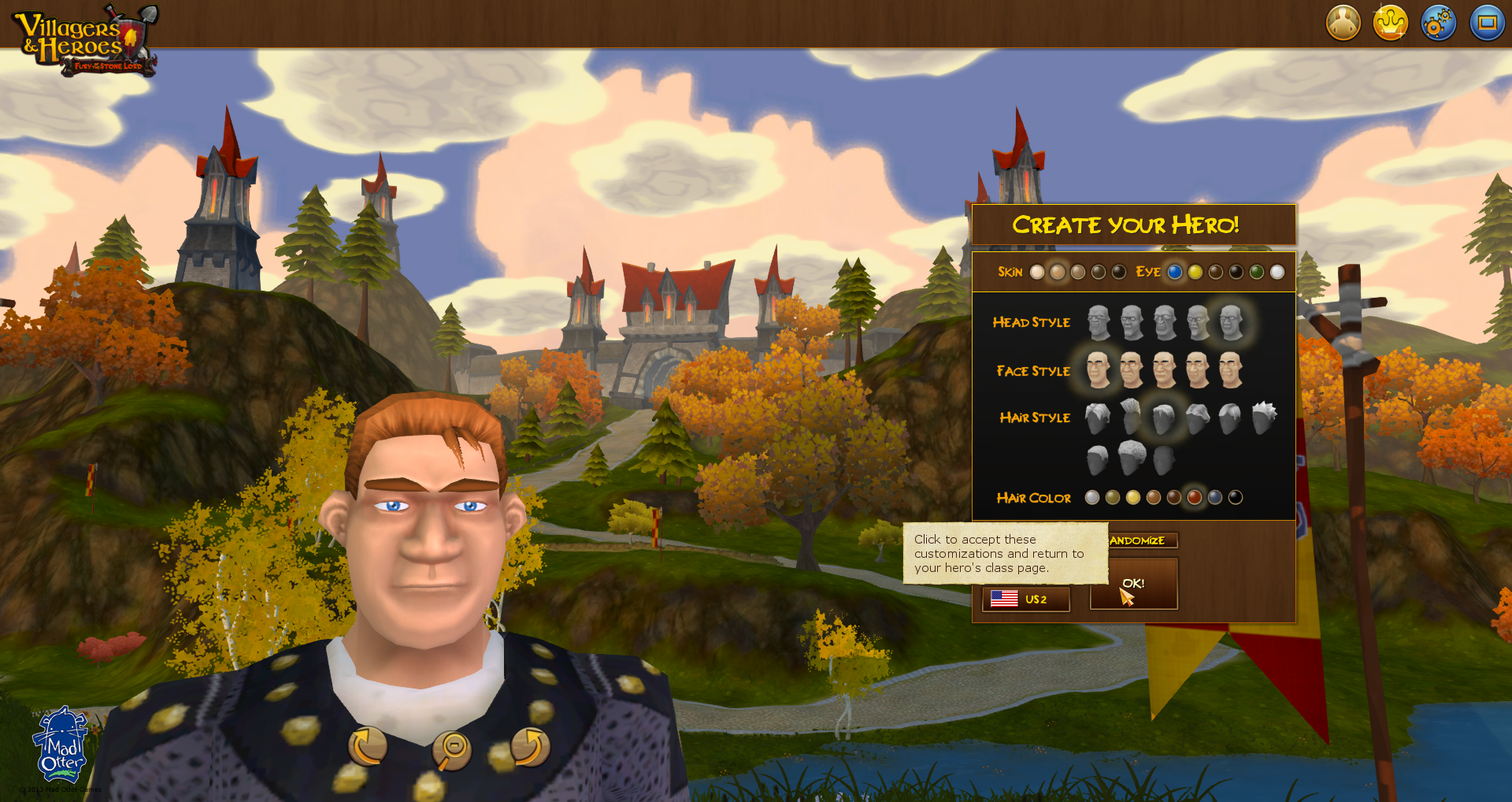Screen dimensions: 1512x802
Task: Select the black hair color swatch
Action: click(x=1236, y=497)
